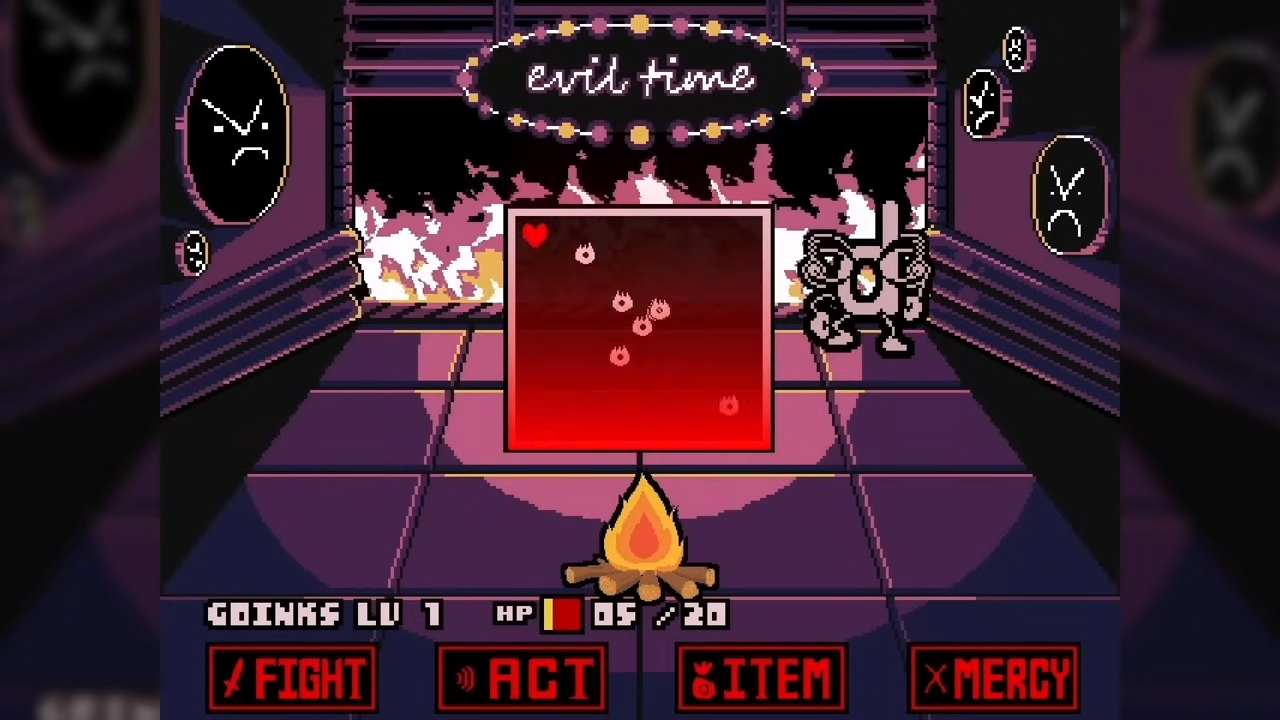1280x720 pixels.
Task: Click the fireball in the bottom-right of the box
Action: [727, 406]
